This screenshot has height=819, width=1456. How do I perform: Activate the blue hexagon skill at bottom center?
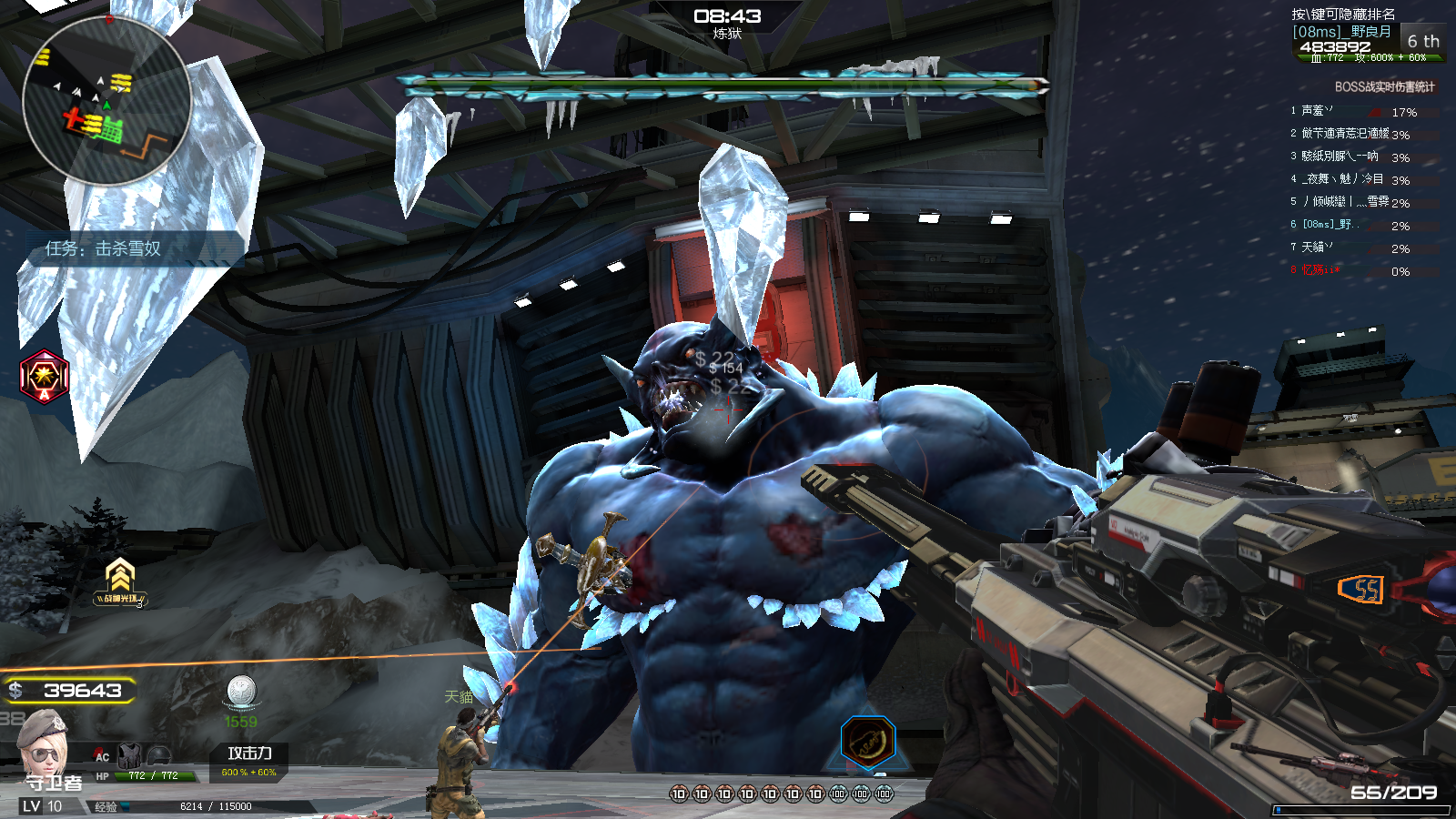point(868,742)
